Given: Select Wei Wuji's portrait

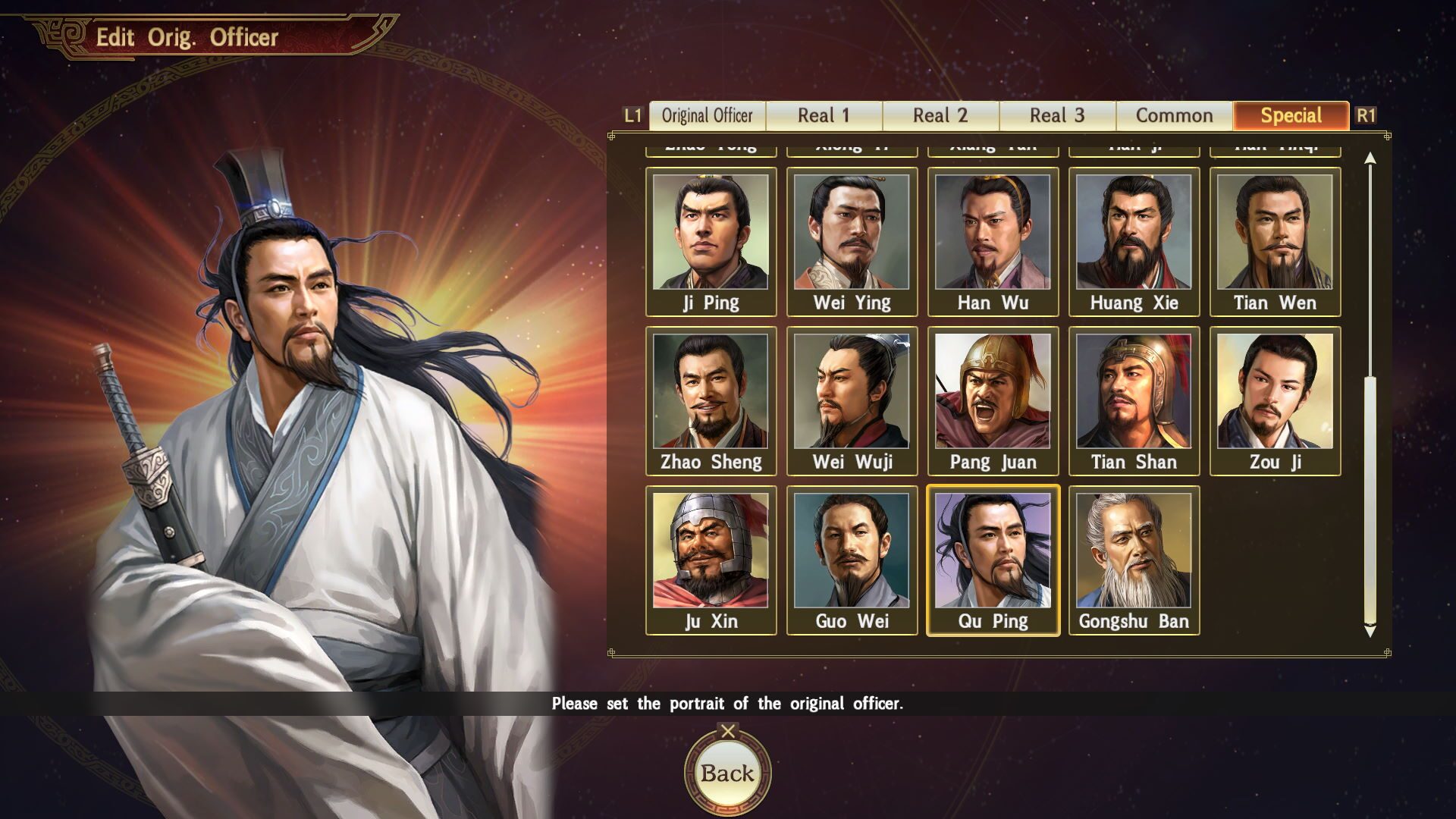Looking at the screenshot, I should [852, 400].
